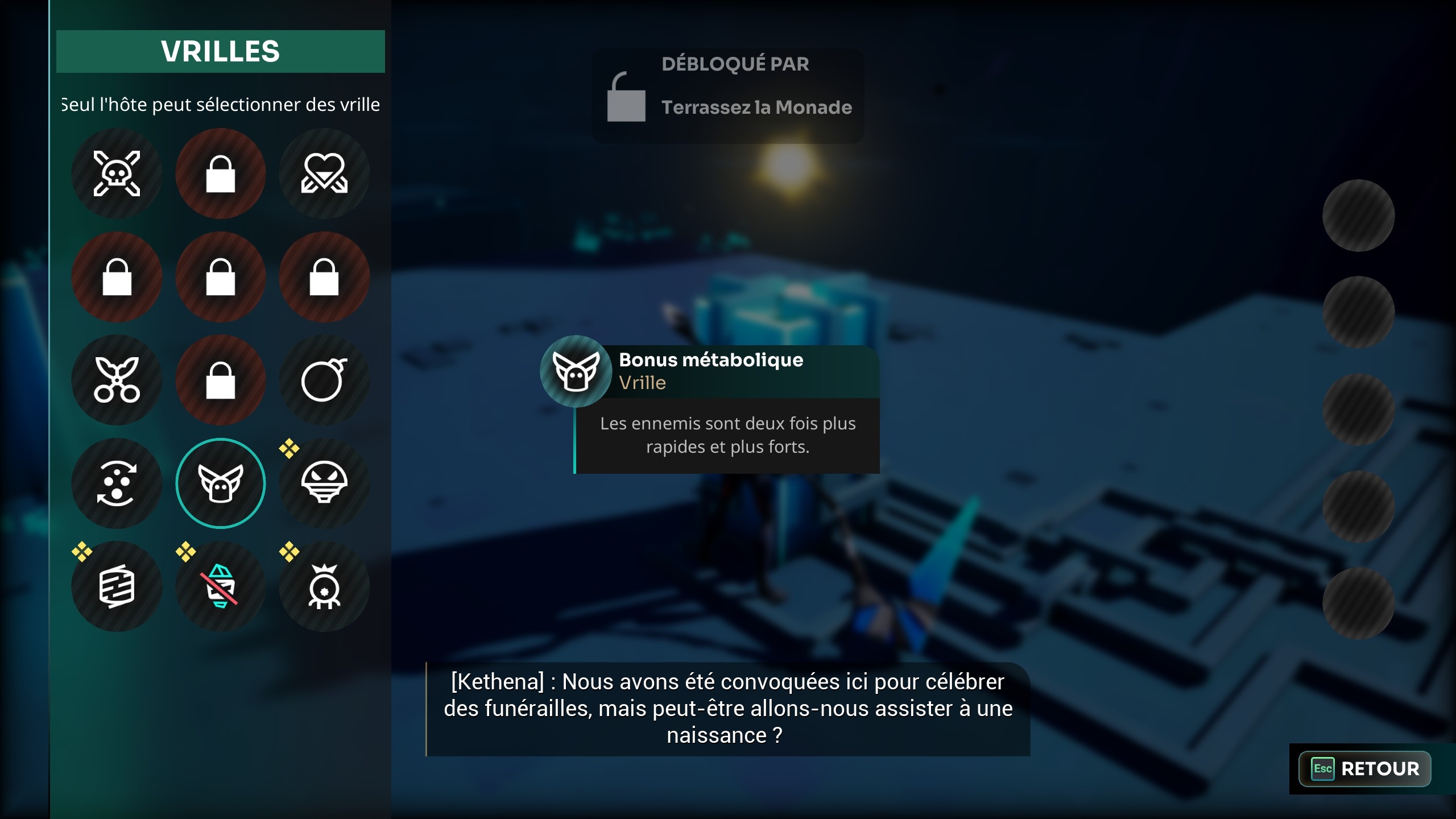
Task: Choose the striped cube vrille
Action: pos(117,586)
